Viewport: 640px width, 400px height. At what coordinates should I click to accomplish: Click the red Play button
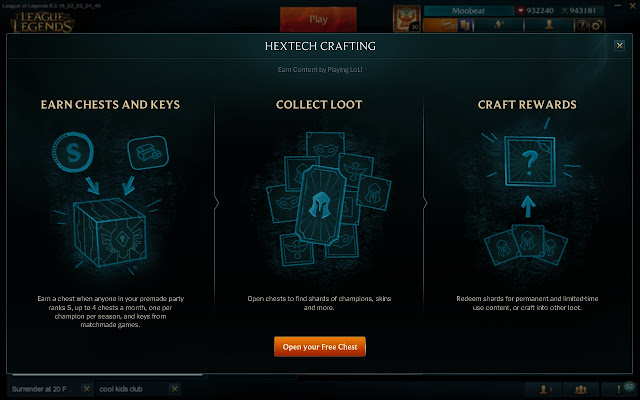tap(319, 18)
